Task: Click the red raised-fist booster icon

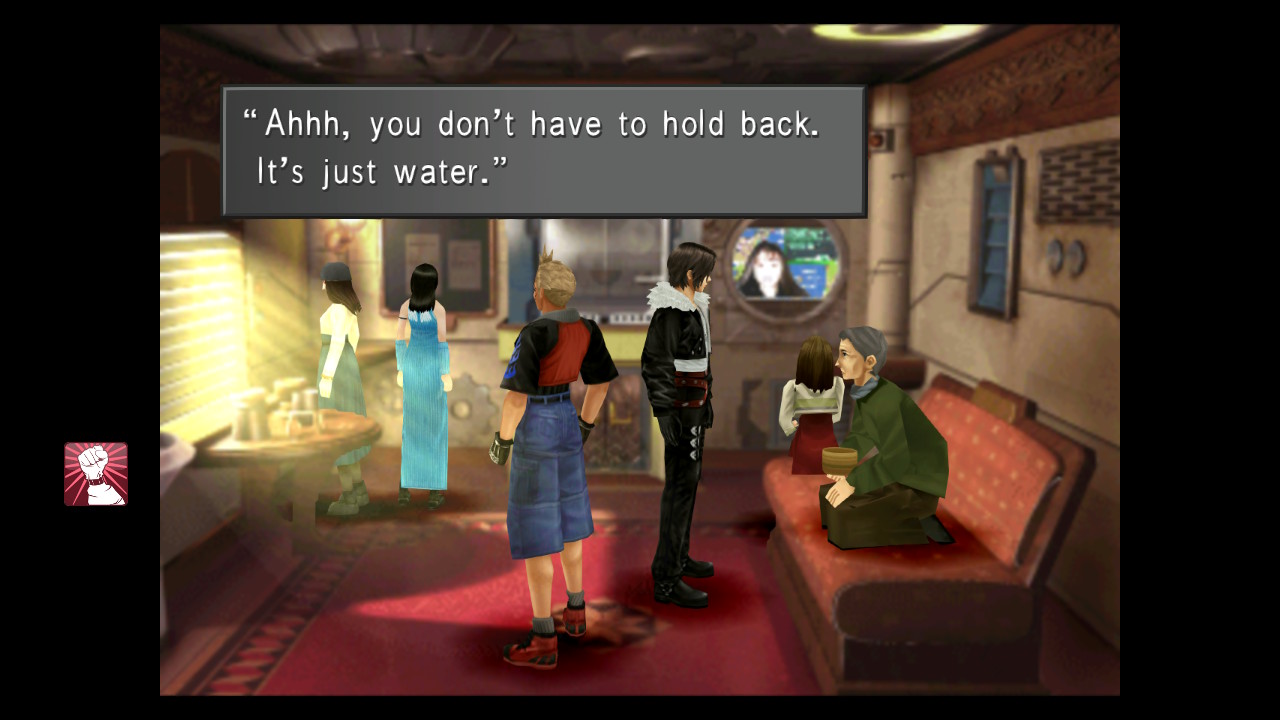Action: click(x=96, y=474)
